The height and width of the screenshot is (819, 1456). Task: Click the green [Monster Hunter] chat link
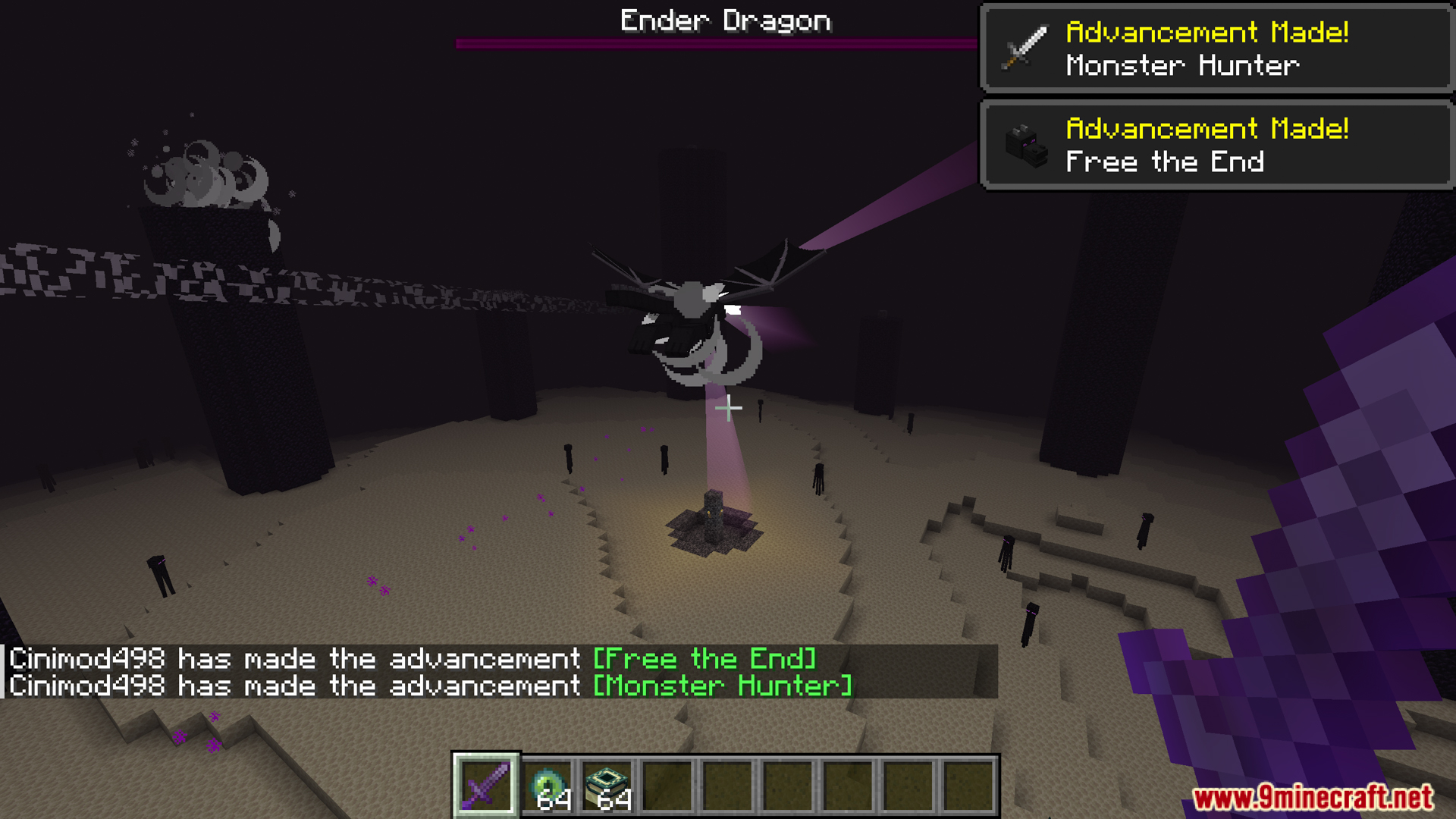tap(722, 686)
